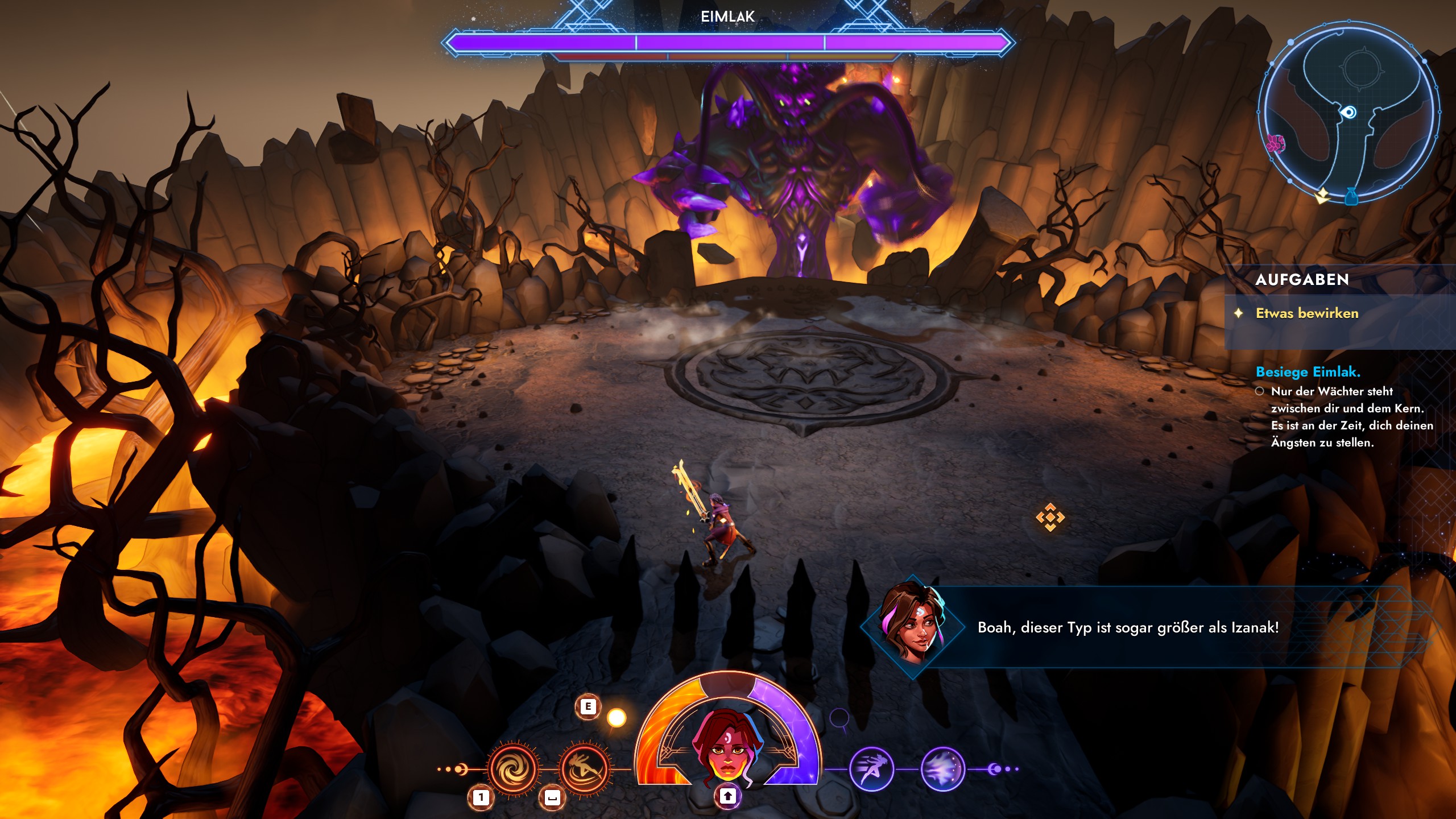This screenshot has width=1456, height=819.
Task: Use the orange spinning dodge ability
Action: tap(585, 769)
